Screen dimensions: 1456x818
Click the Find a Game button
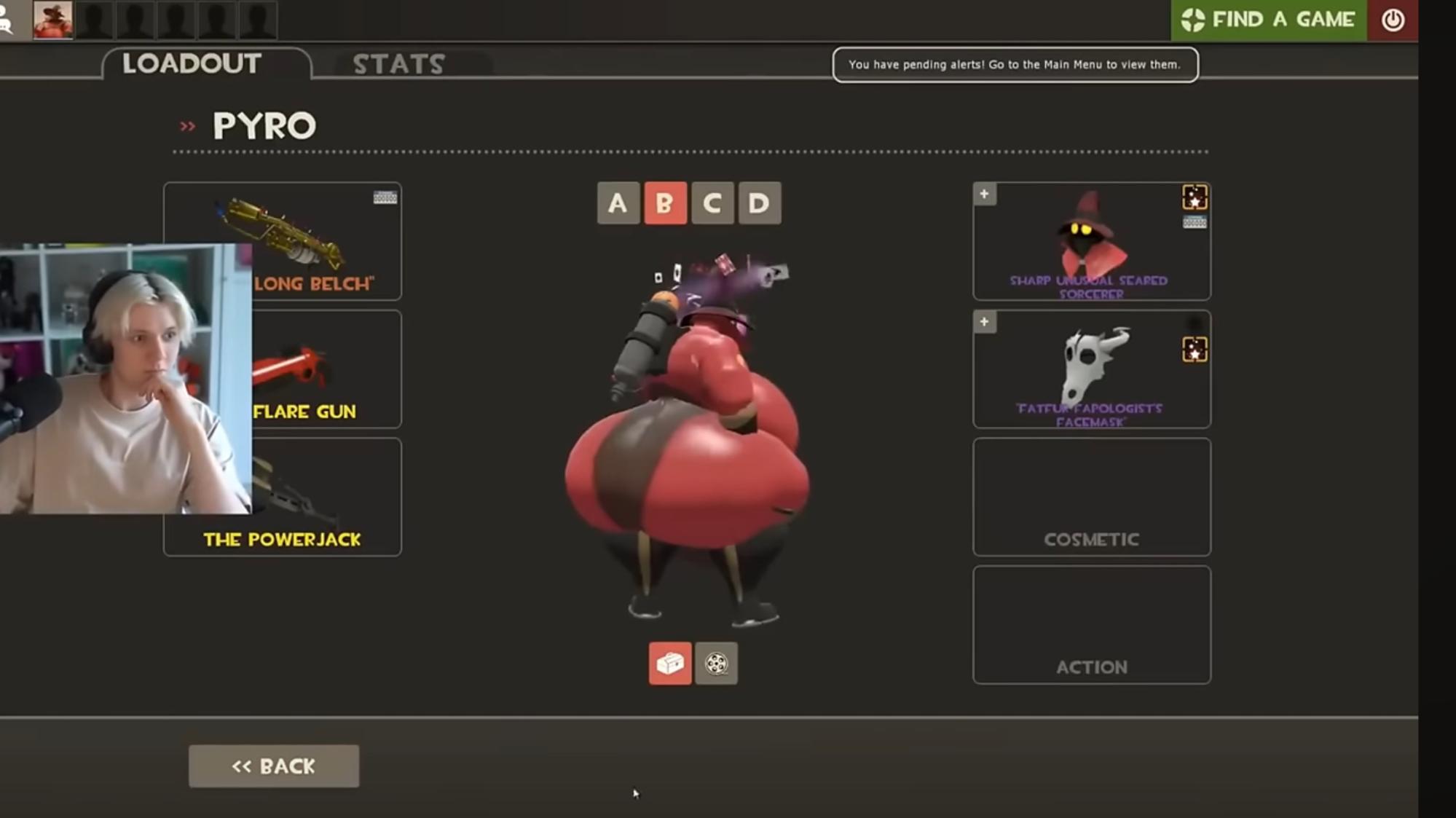[1268, 20]
